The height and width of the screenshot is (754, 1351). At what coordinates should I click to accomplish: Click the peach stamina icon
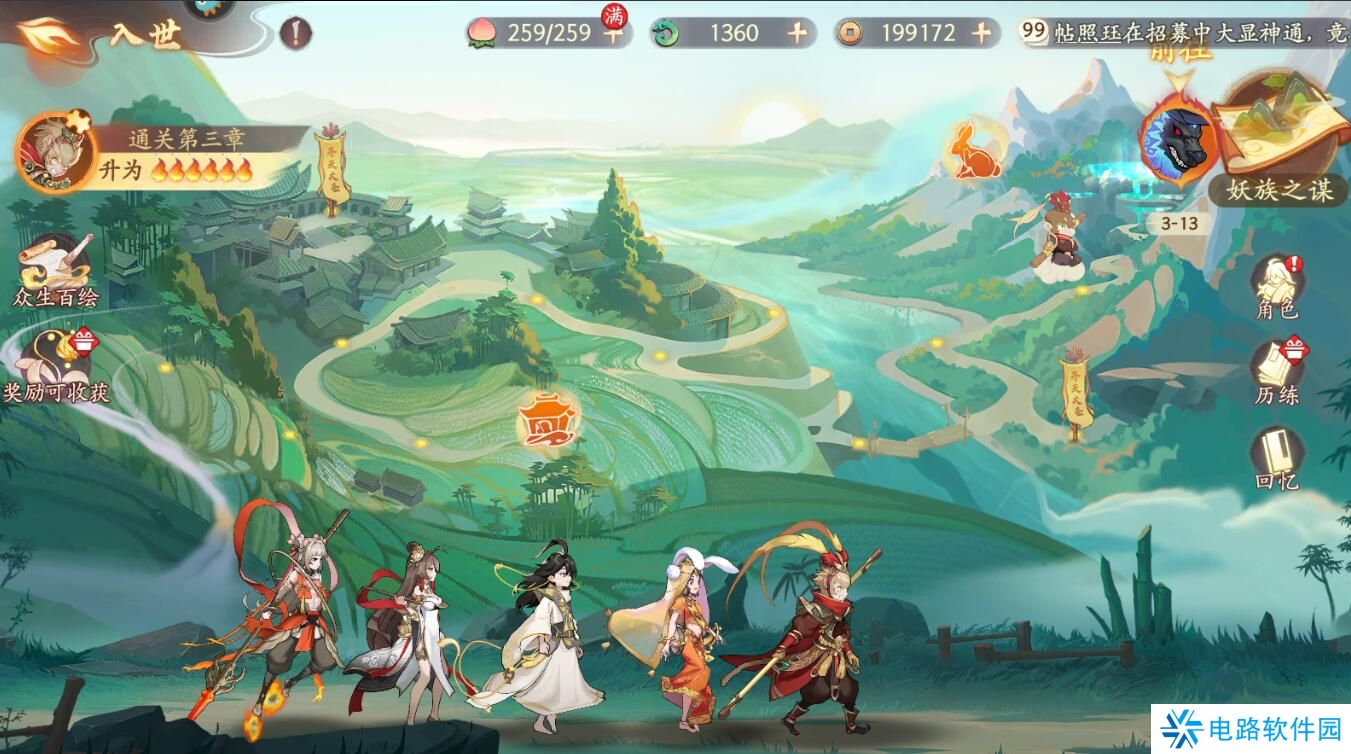(x=483, y=31)
